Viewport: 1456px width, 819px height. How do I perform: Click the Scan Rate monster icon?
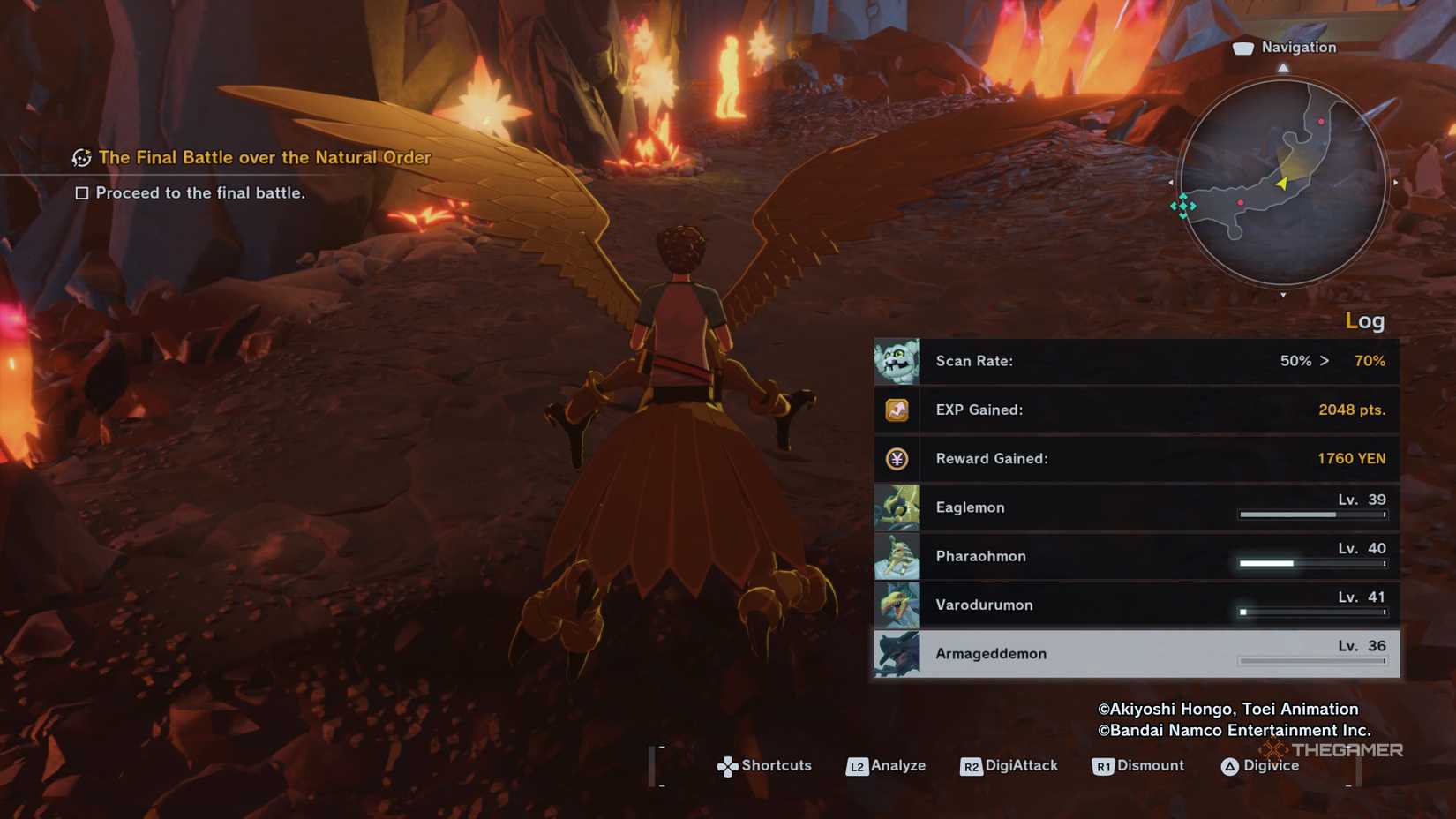(897, 361)
